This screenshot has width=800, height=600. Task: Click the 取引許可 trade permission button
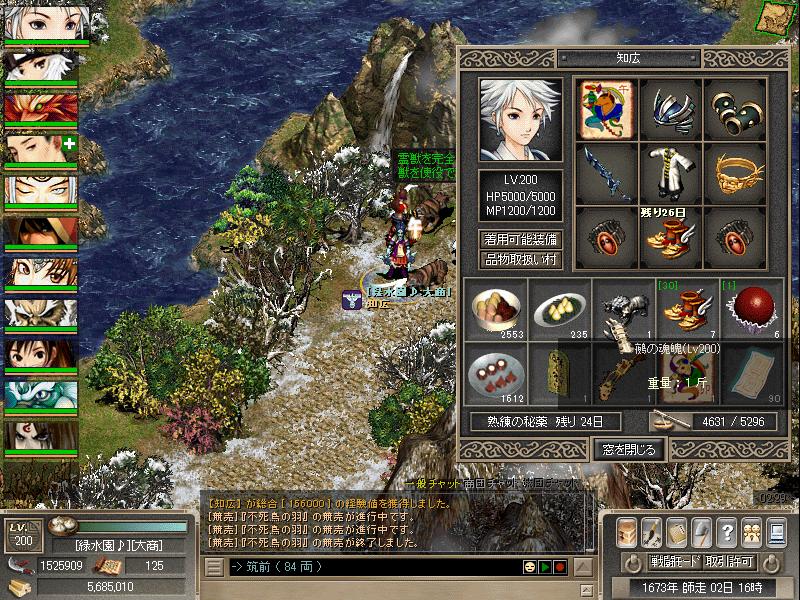(x=729, y=561)
